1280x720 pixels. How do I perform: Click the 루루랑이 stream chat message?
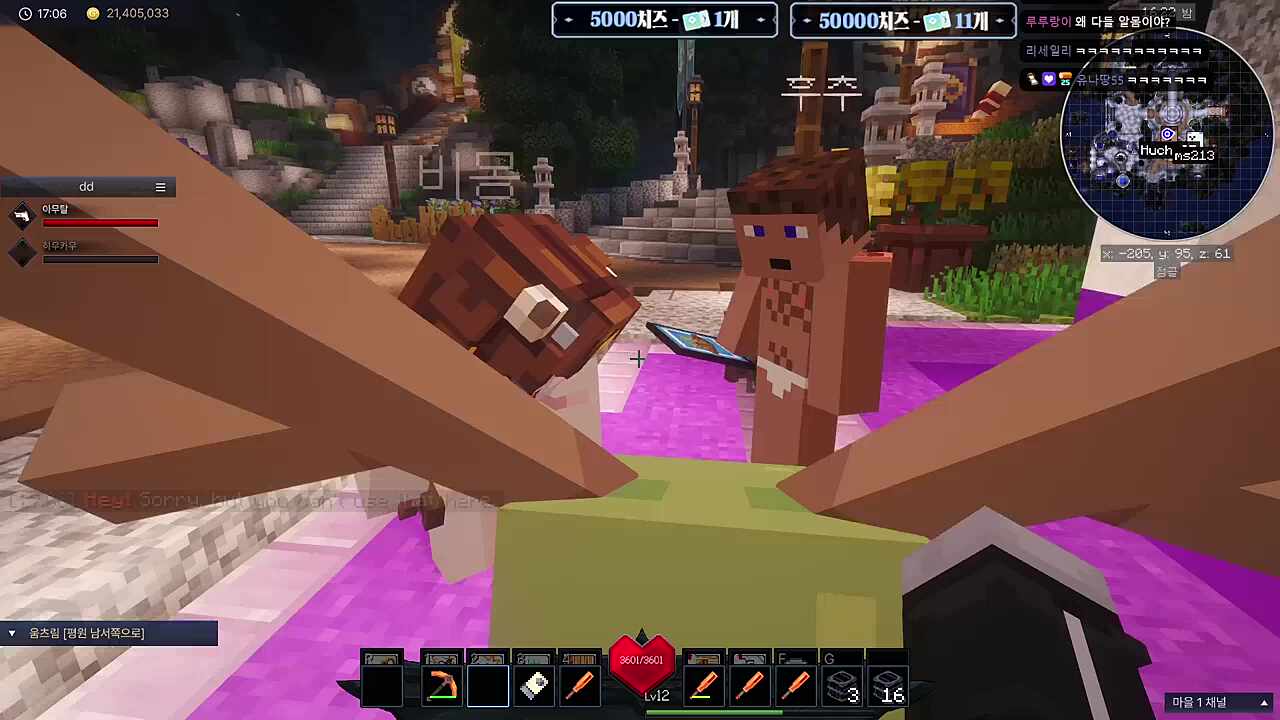click(1098, 22)
